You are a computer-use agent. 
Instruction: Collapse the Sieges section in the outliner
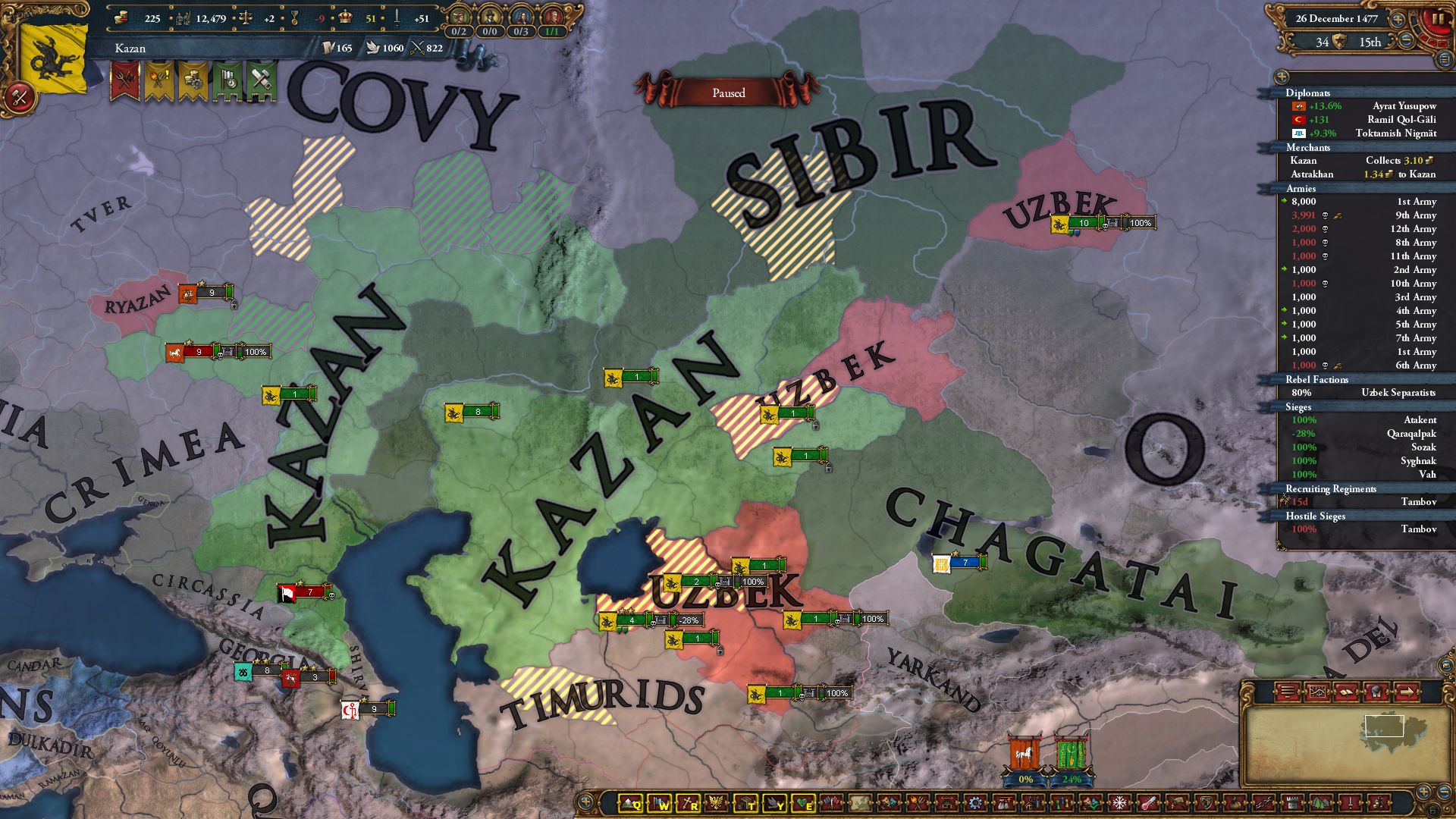click(x=1298, y=407)
